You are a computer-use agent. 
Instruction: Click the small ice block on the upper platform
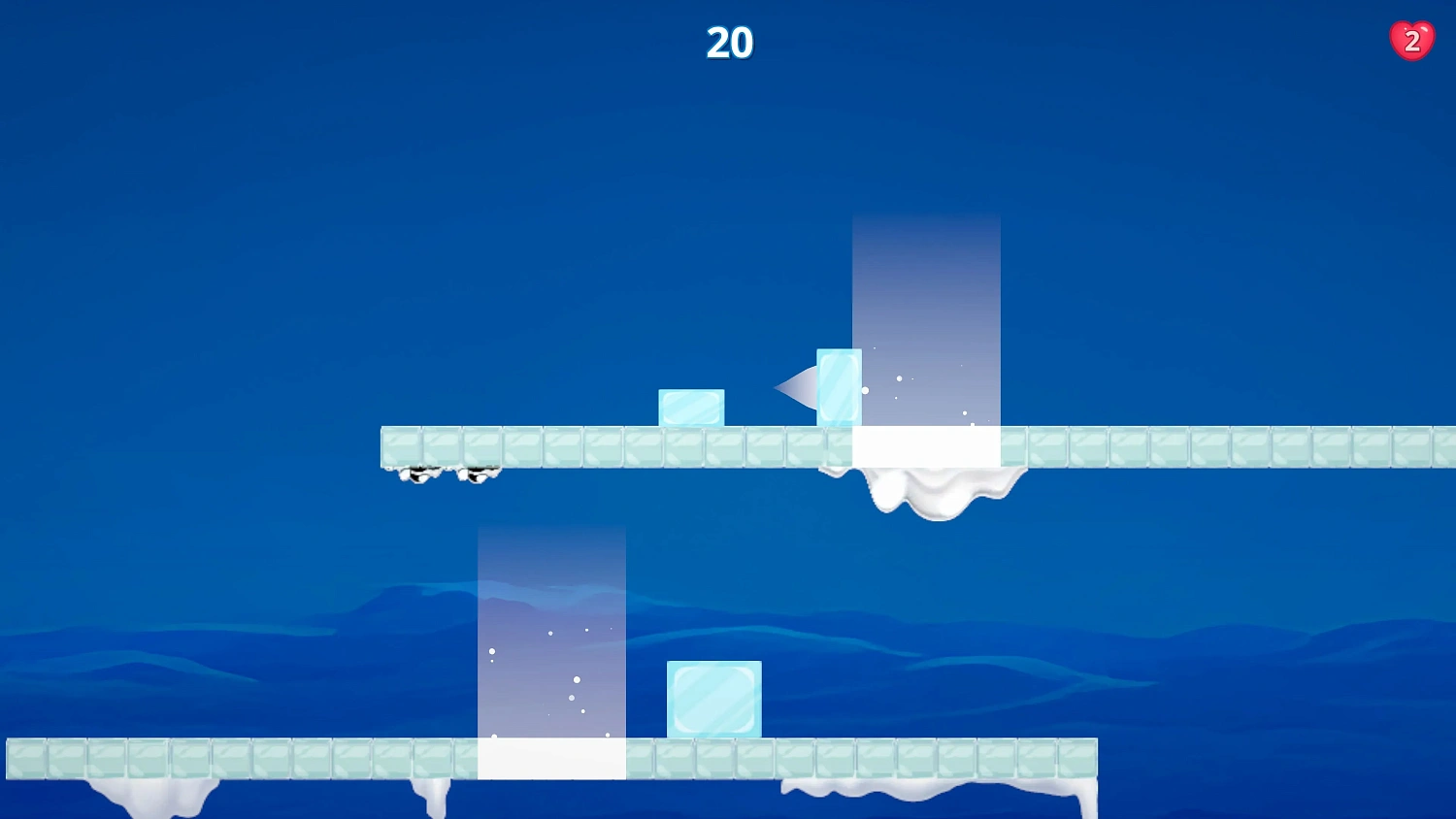pos(691,407)
